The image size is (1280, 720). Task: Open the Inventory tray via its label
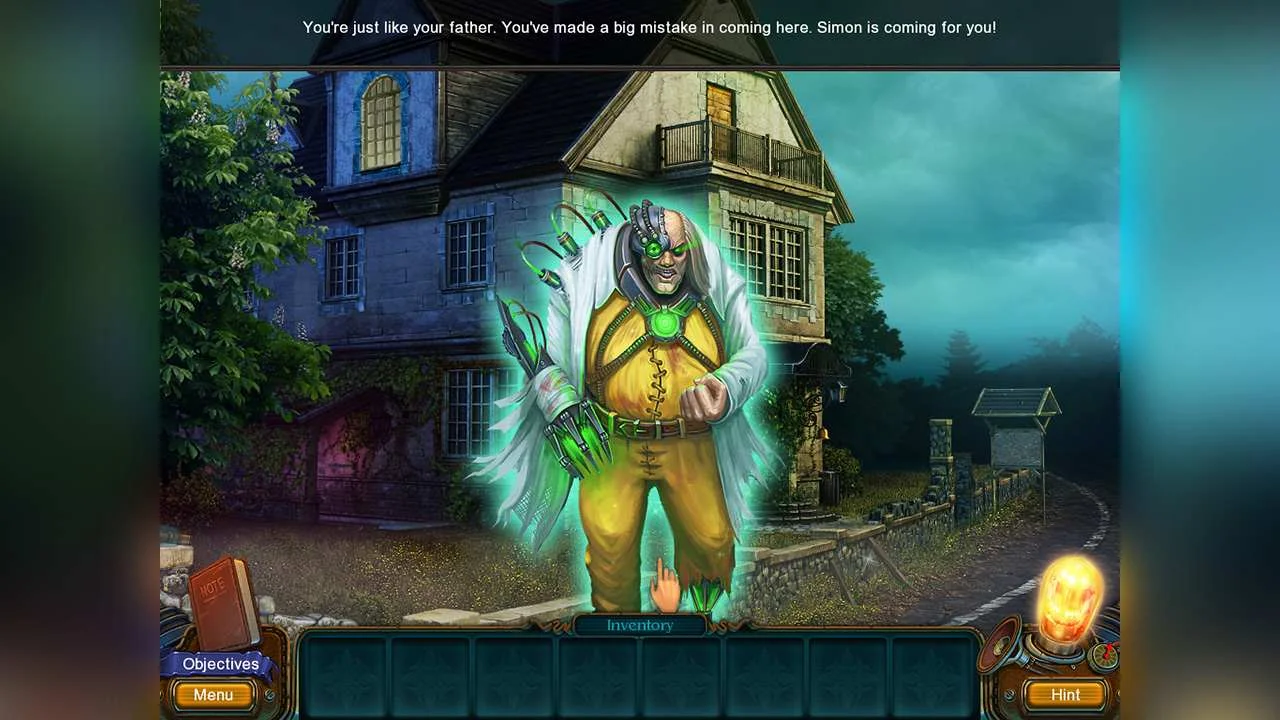[x=640, y=625]
